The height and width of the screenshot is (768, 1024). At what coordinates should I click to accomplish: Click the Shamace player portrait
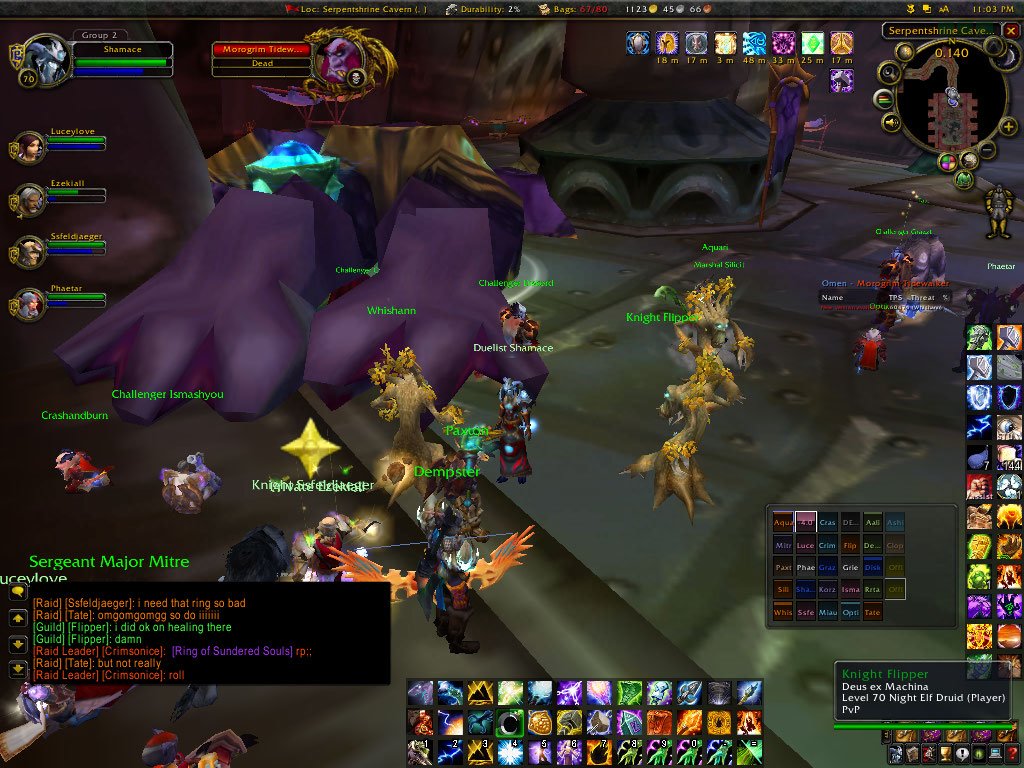point(43,60)
